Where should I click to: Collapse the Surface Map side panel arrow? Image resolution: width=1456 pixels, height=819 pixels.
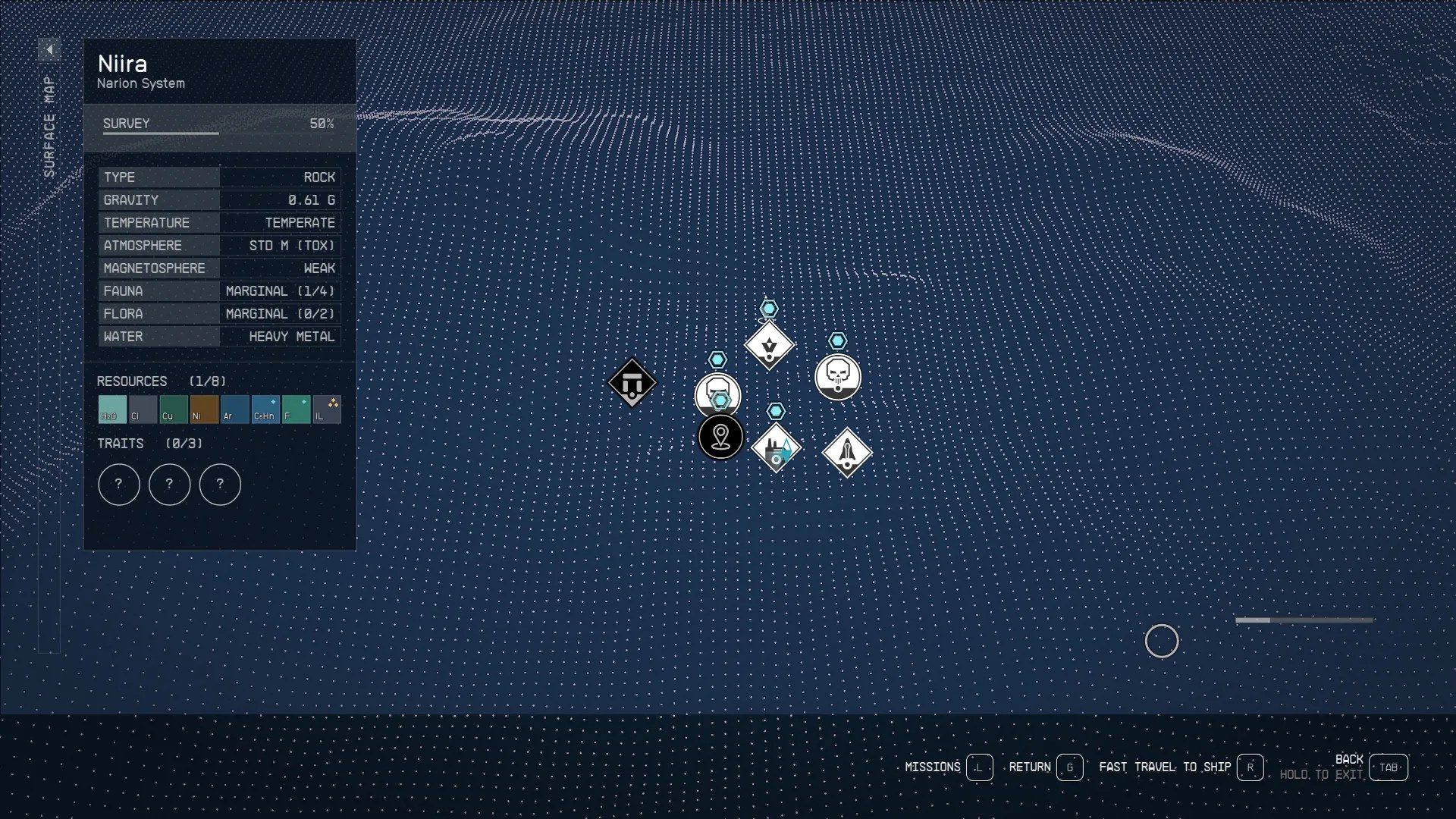click(x=49, y=49)
